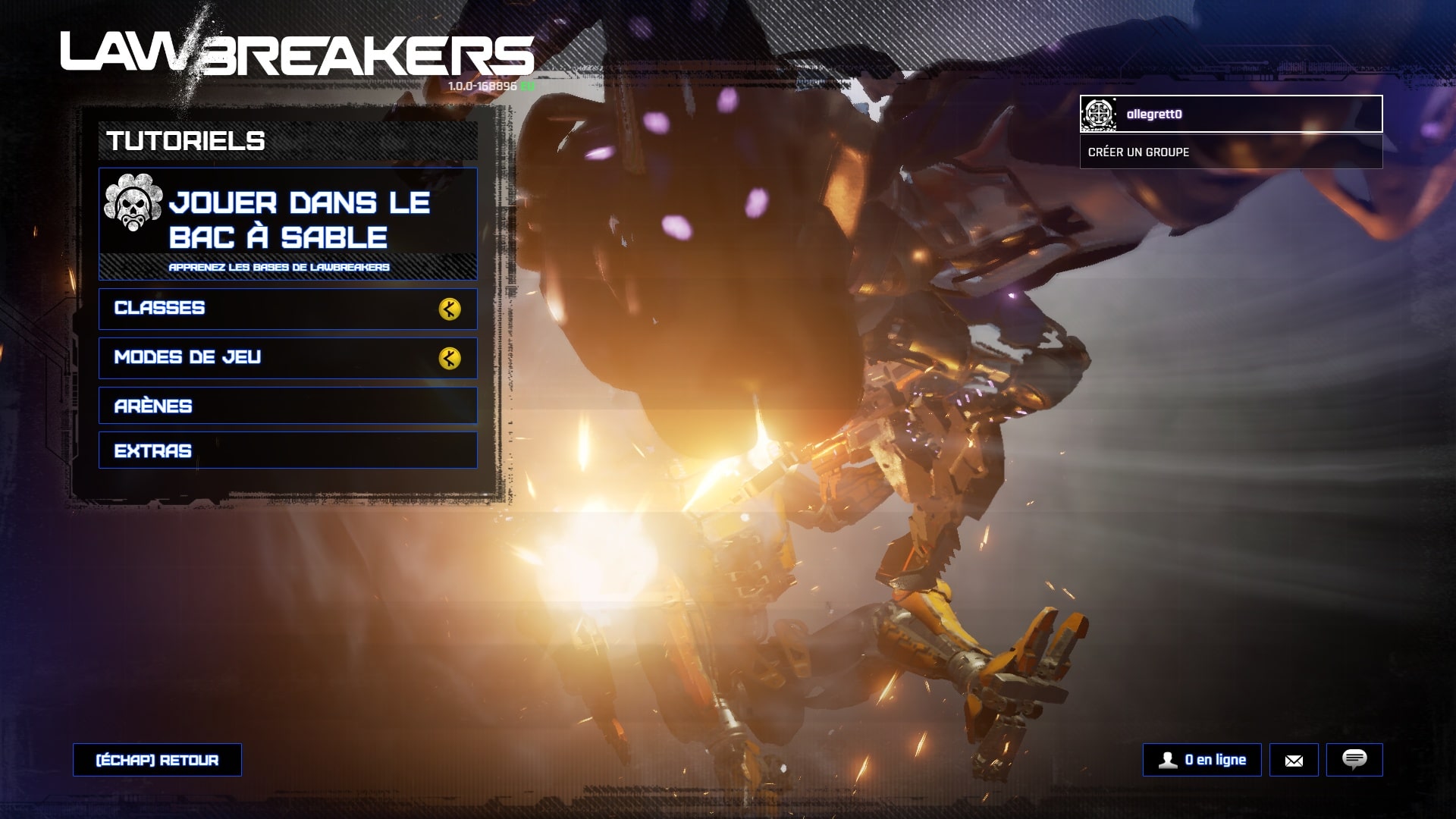Click the Retour back button

(x=157, y=760)
